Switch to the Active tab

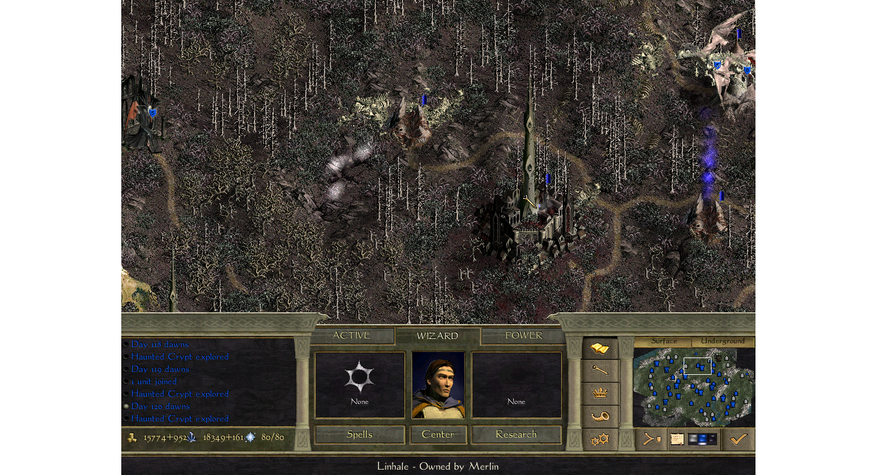351,336
